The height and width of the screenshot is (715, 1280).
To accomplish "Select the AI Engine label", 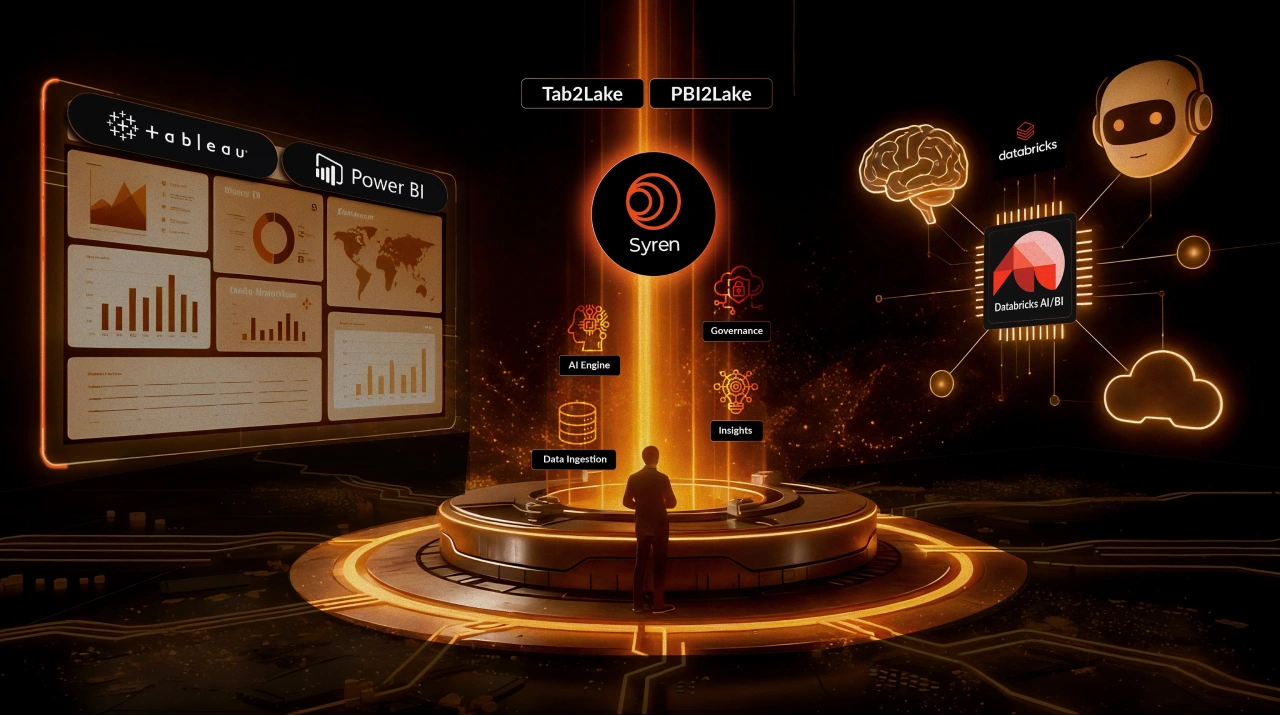I will pos(589,365).
